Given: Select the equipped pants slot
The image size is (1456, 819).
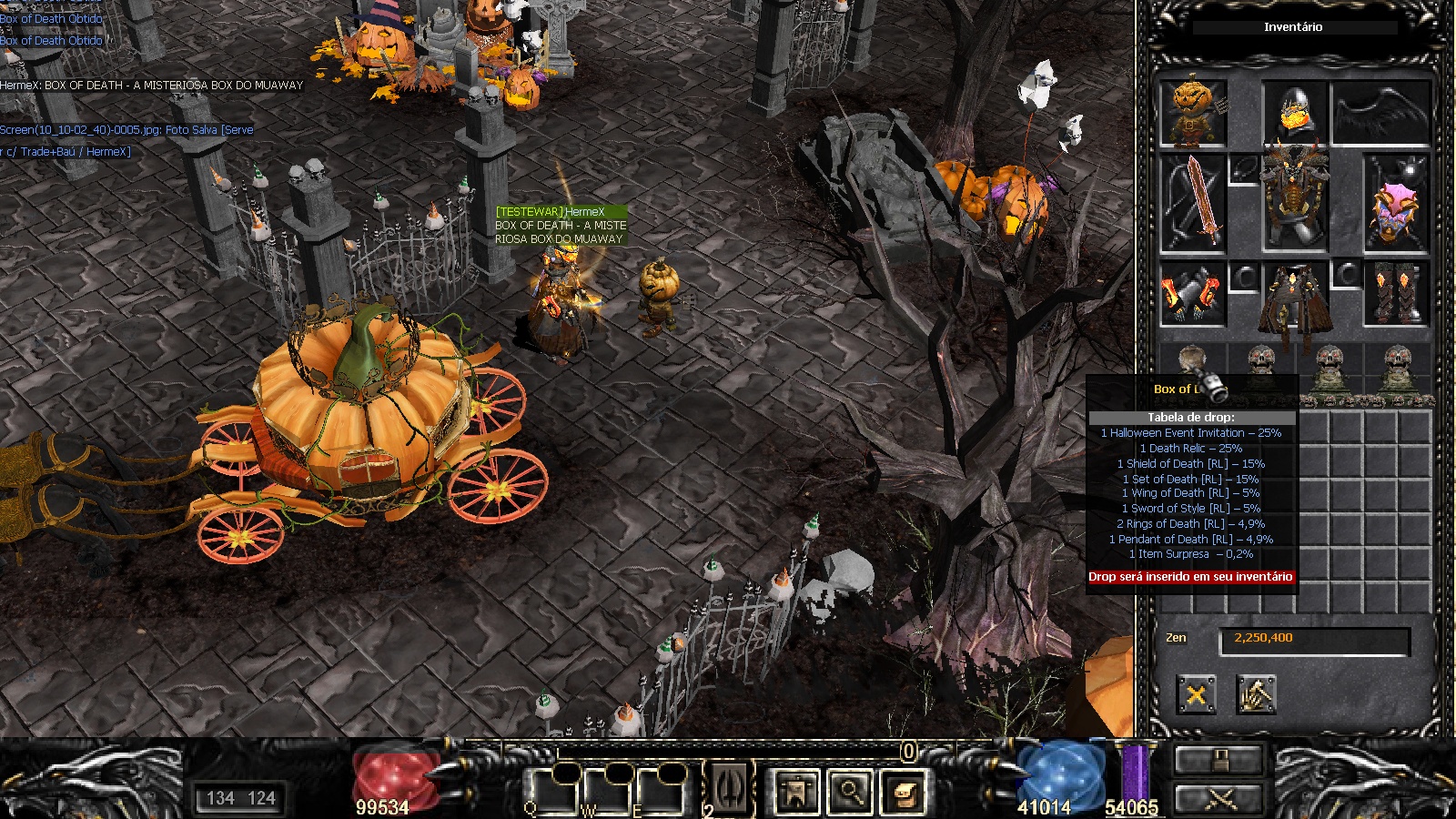Looking at the screenshot, I should tap(1294, 297).
